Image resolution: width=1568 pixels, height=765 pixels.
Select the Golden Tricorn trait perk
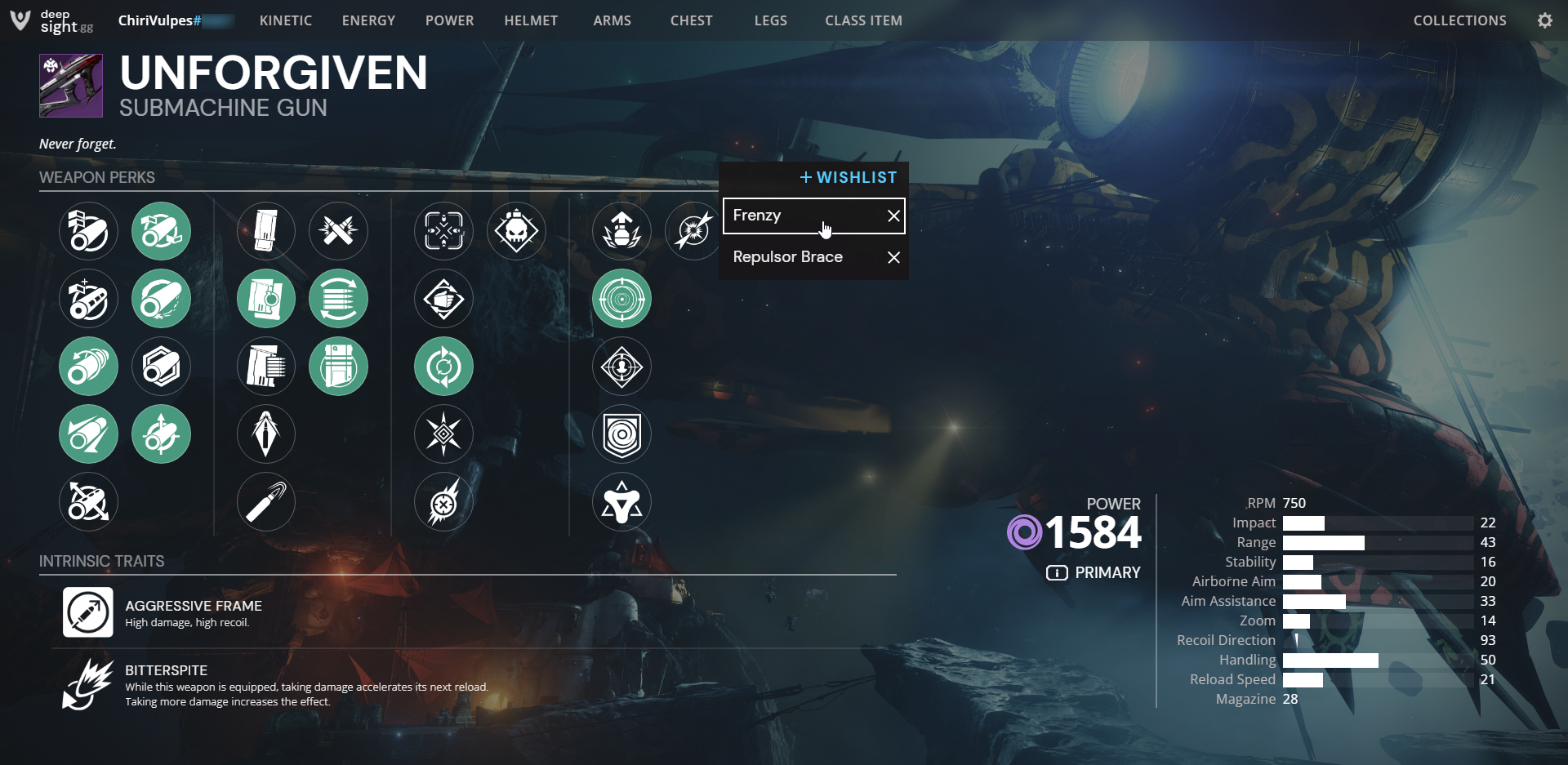click(621, 501)
